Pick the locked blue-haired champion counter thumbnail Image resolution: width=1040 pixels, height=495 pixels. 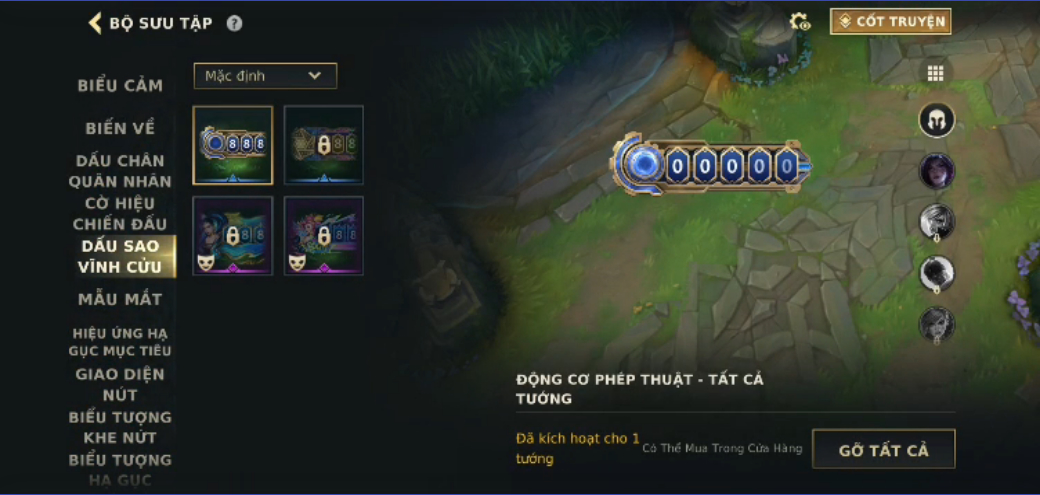(233, 236)
